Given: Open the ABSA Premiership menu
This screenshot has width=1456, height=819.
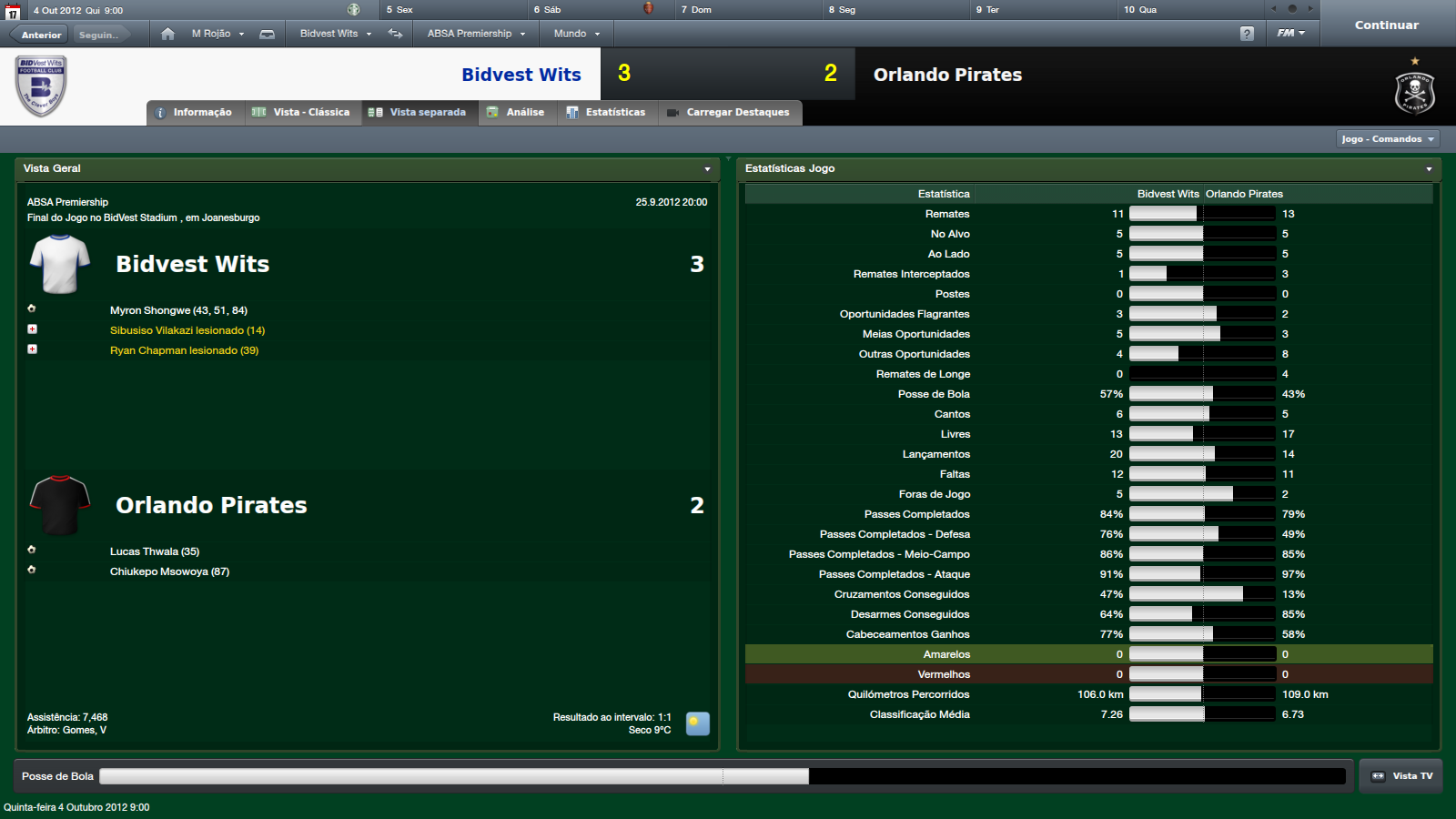Looking at the screenshot, I should pos(476,34).
